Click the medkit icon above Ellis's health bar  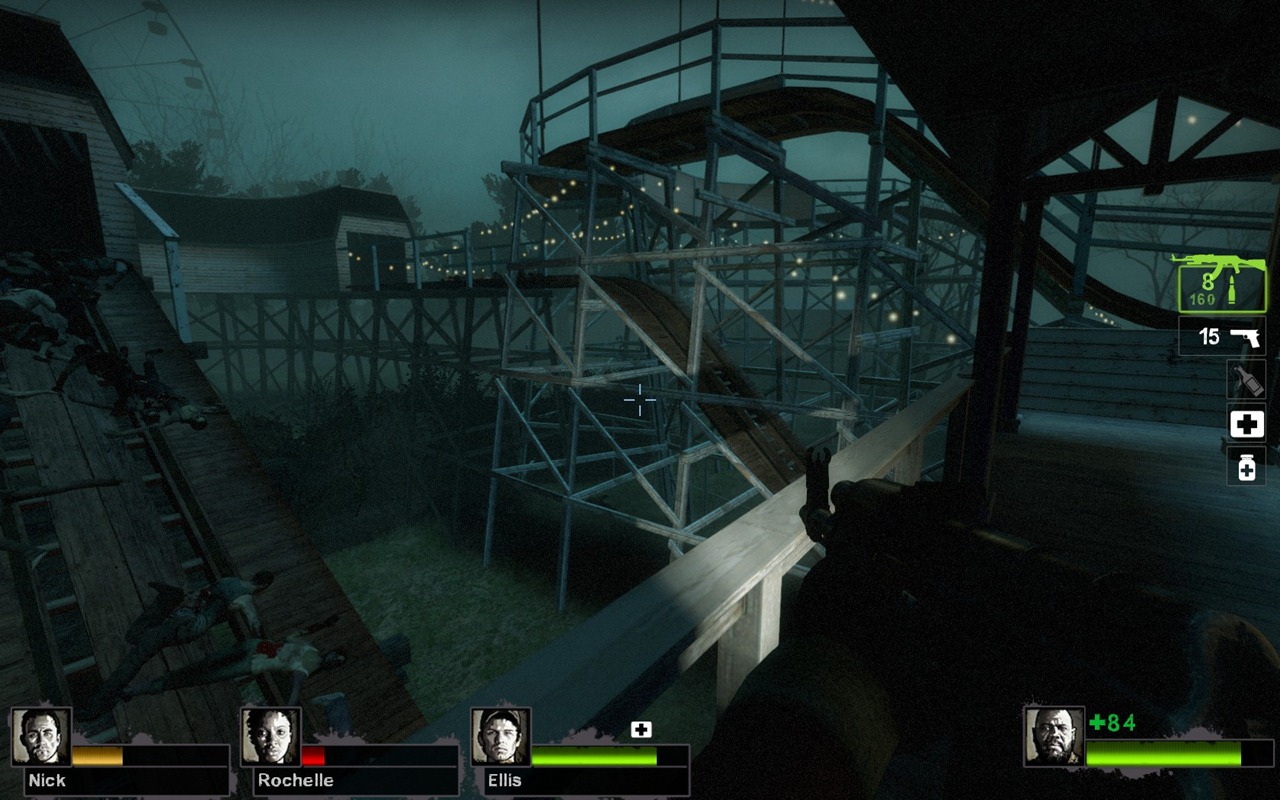641,730
